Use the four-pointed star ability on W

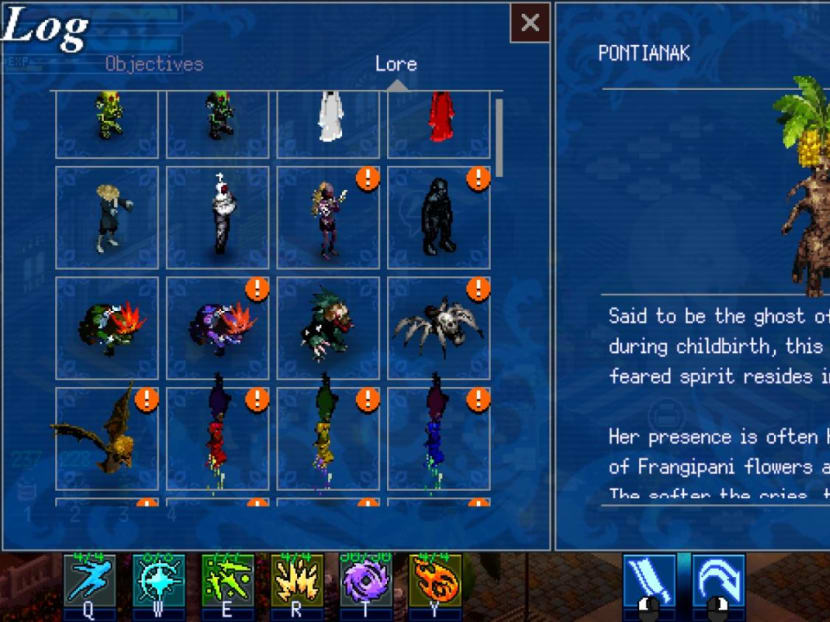(x=159, y=582)
